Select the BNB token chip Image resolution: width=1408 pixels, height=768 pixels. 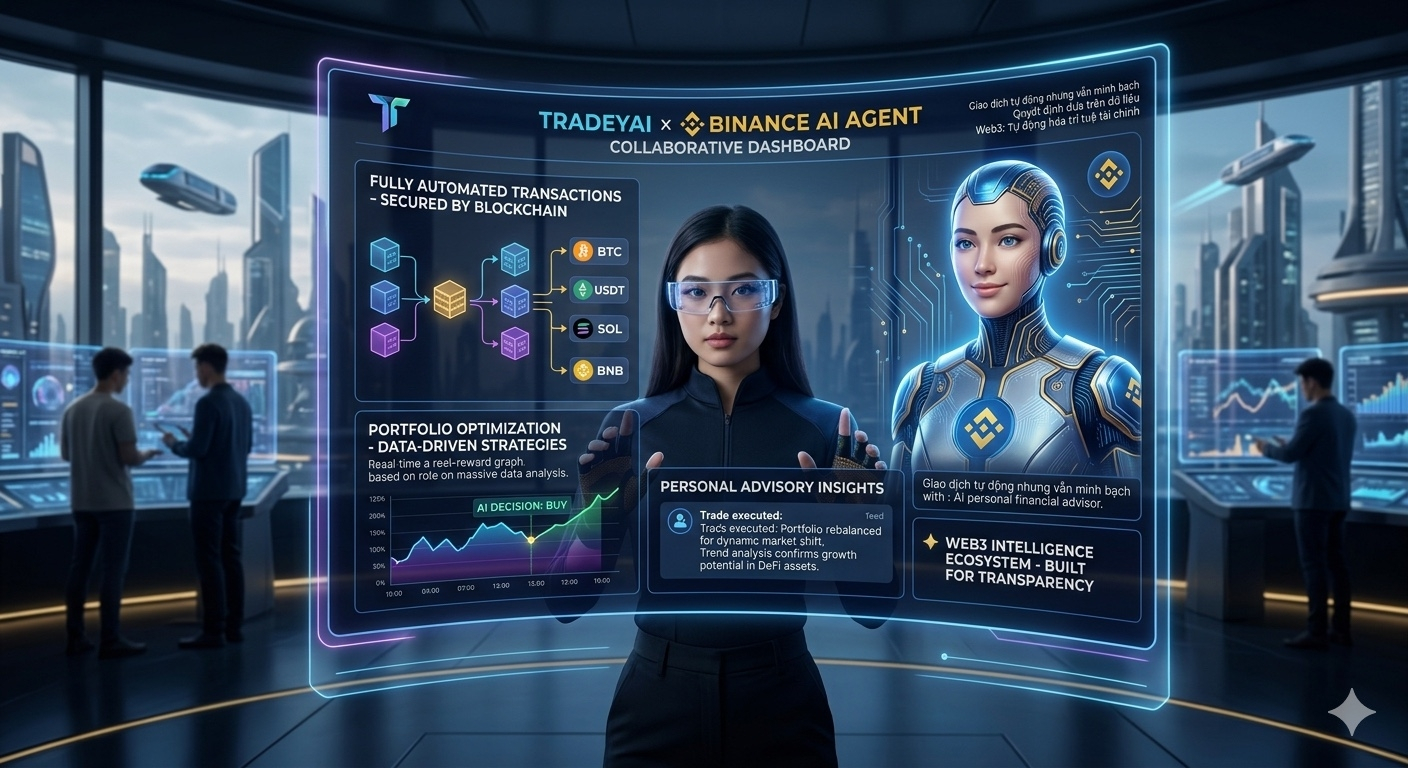click(x=599, y=370)
